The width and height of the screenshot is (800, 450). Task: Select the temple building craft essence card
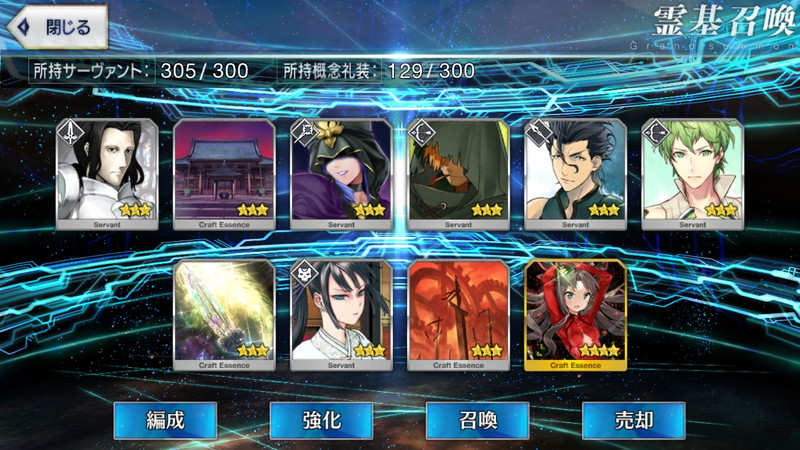point(224,174)
